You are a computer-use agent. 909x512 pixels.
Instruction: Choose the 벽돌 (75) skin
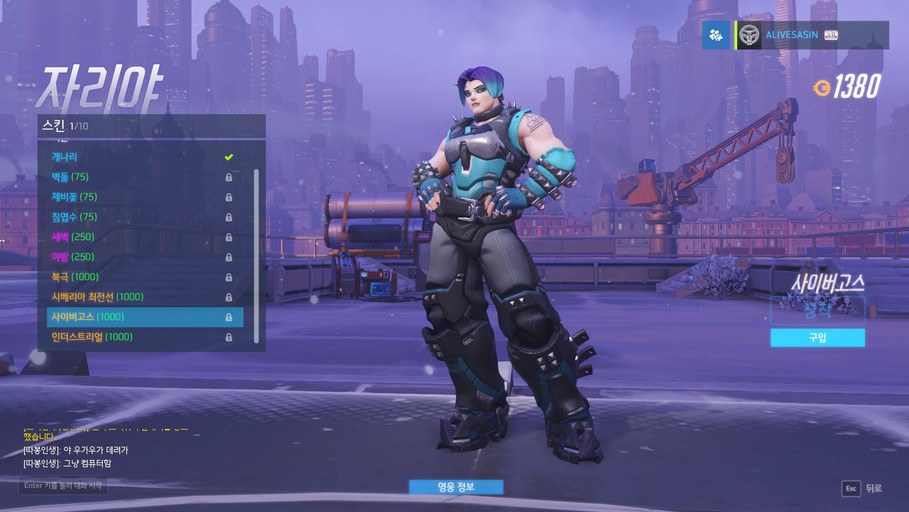click(x=140, y=177)
